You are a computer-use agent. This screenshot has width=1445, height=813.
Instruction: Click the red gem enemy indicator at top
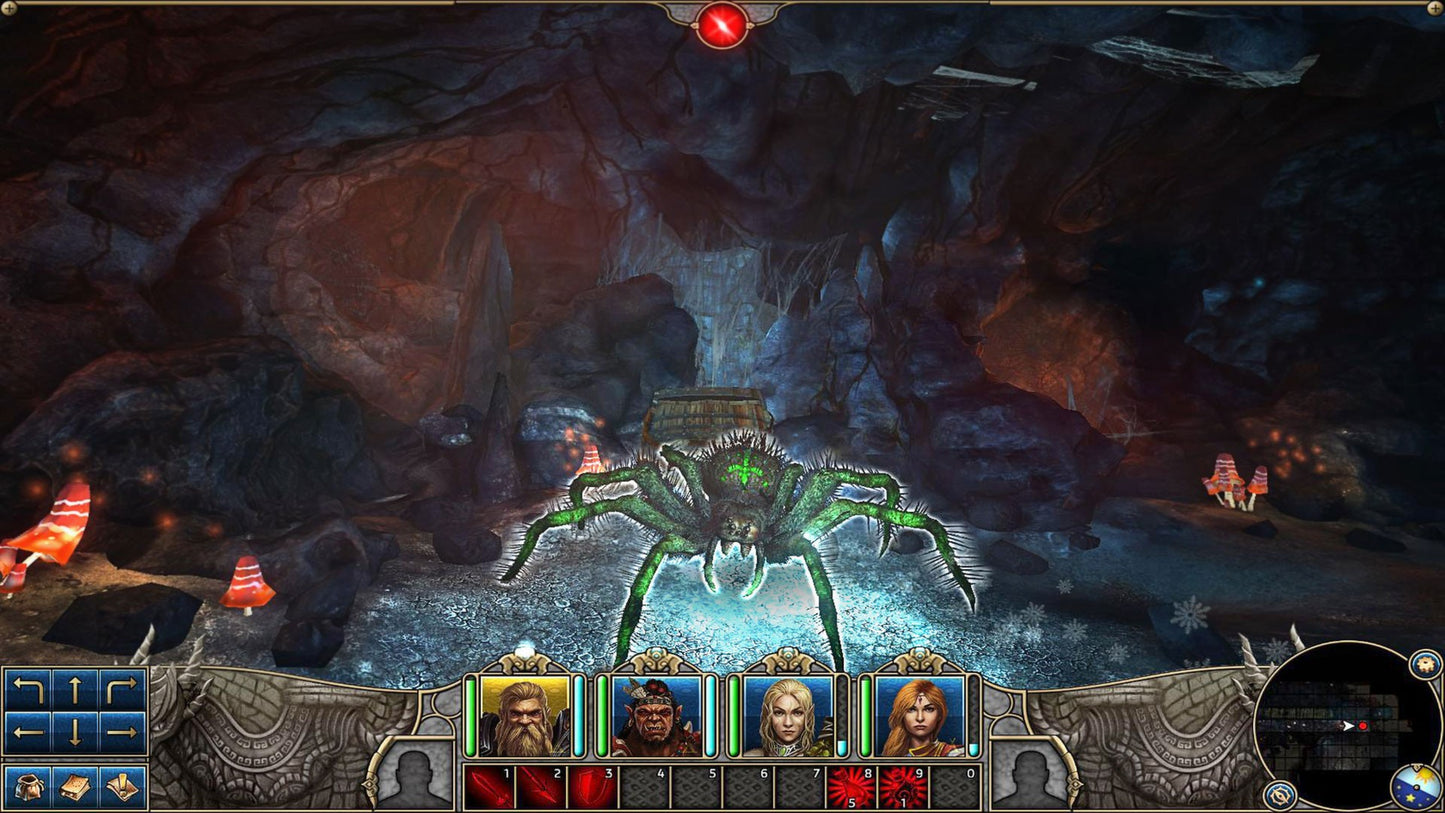coord(722,23)
